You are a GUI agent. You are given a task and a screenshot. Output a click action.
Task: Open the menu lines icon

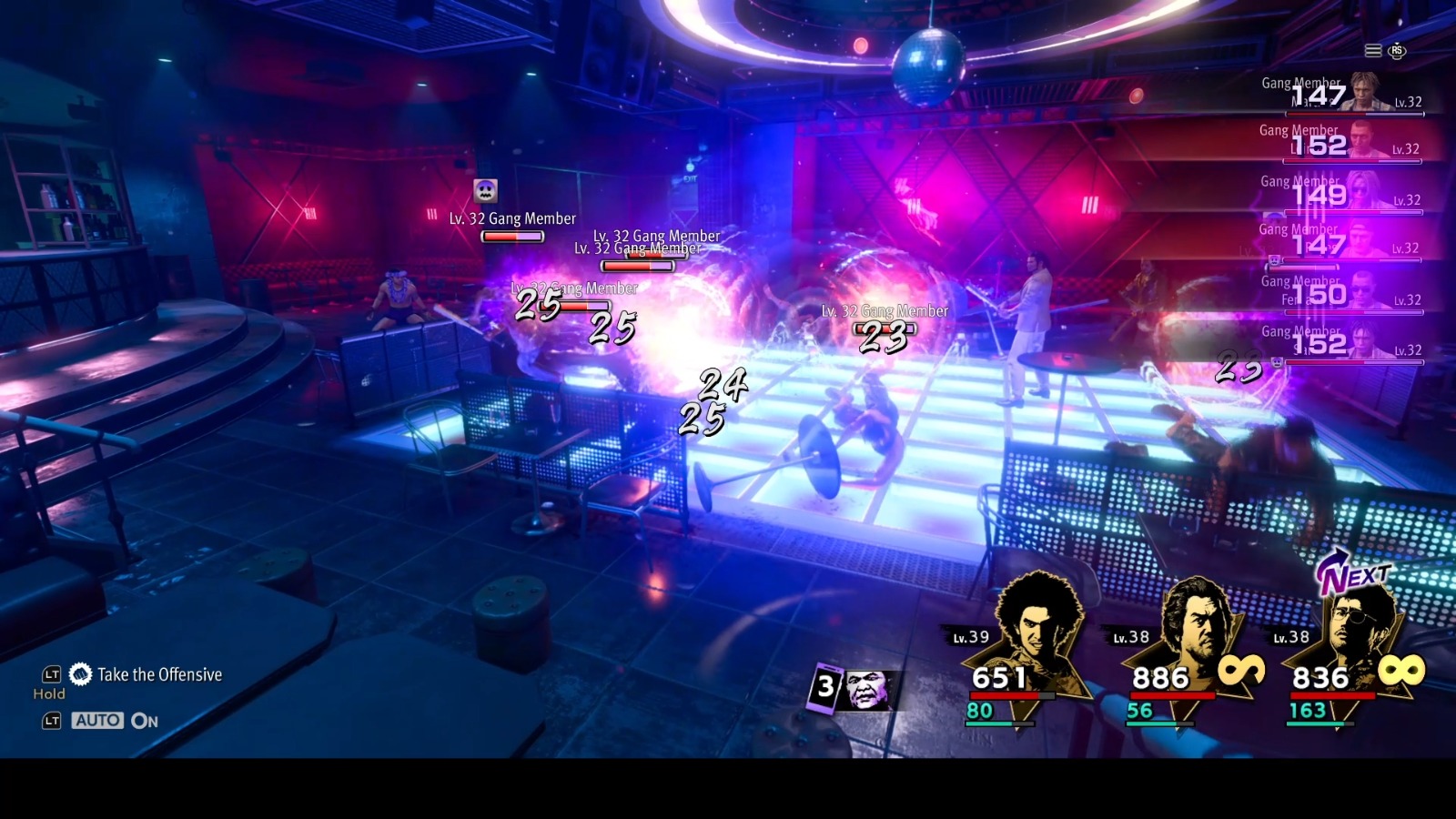coord(1373,51)
